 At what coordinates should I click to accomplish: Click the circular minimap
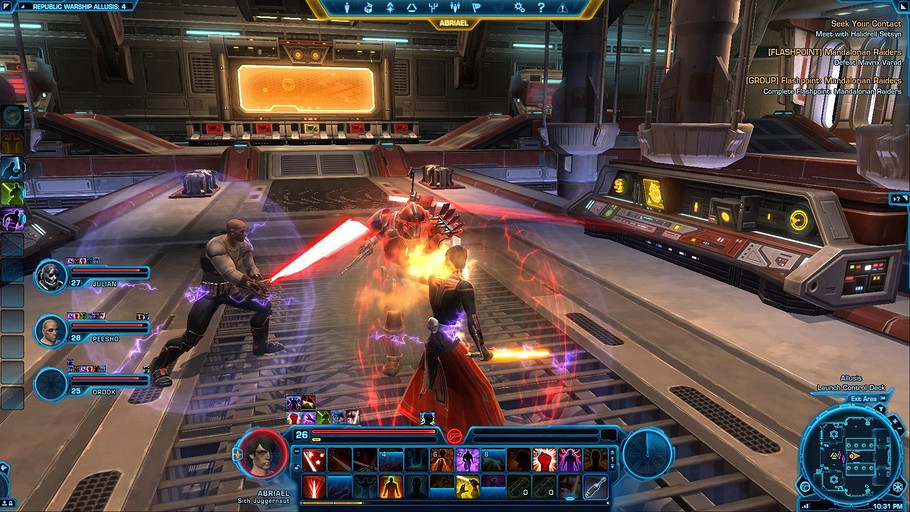tap(853, 457)
